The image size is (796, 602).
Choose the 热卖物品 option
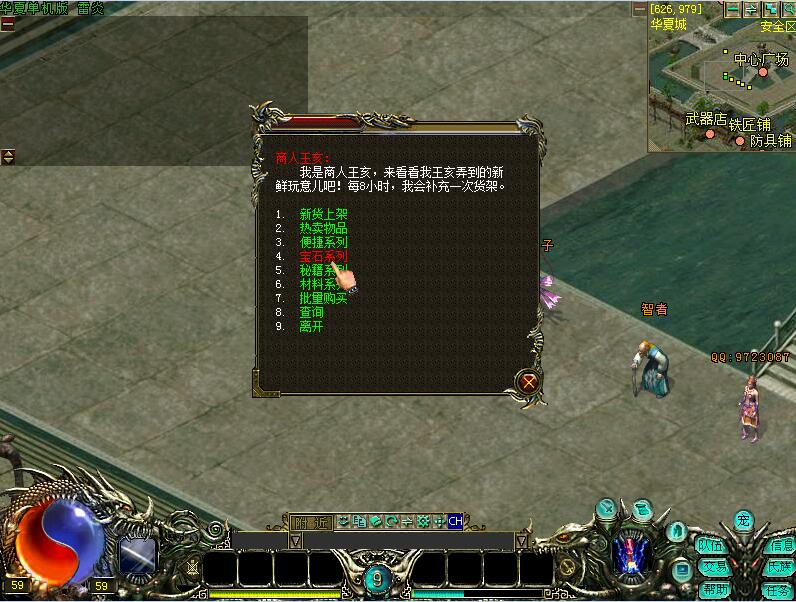[x=323, y=228]
